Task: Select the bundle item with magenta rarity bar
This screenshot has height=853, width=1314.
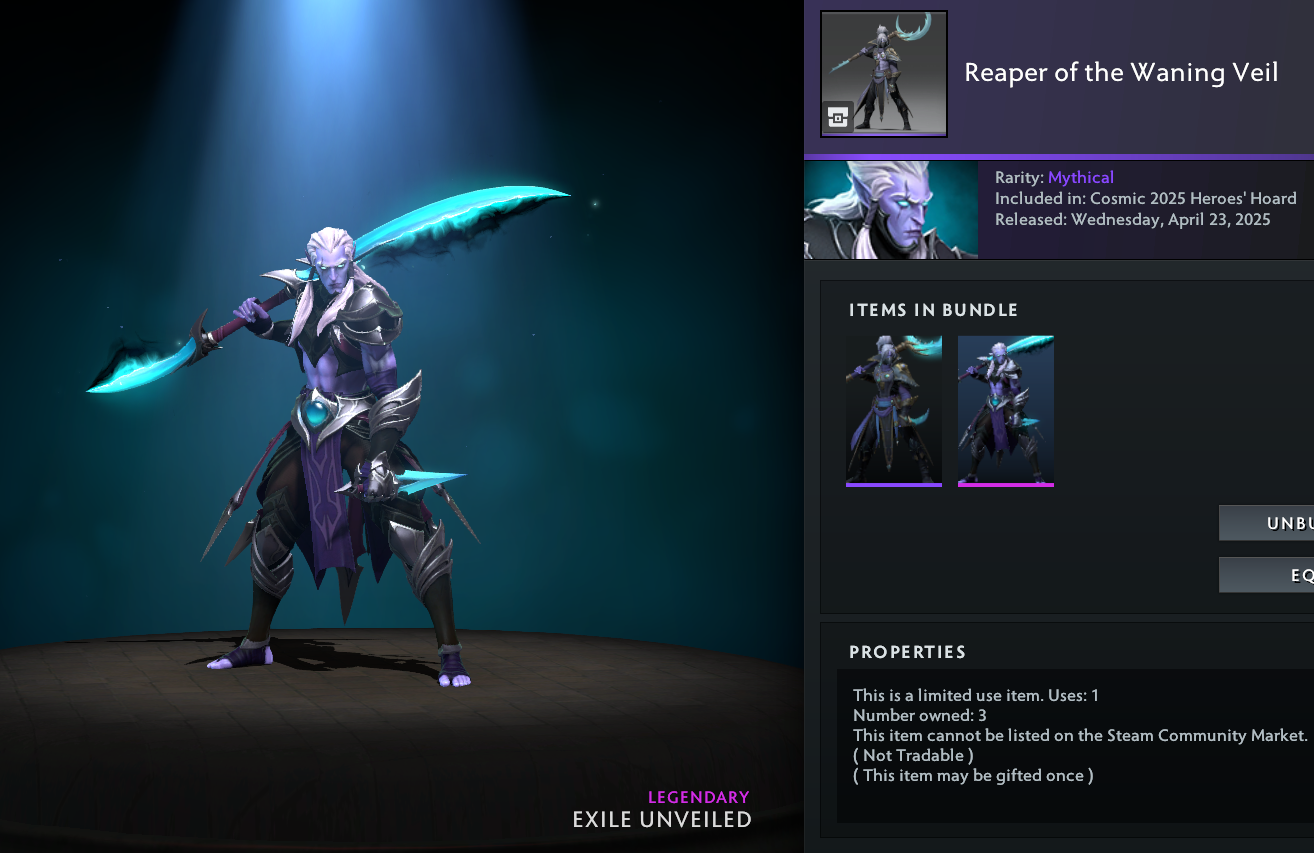Action: (x=1005, y=410)
